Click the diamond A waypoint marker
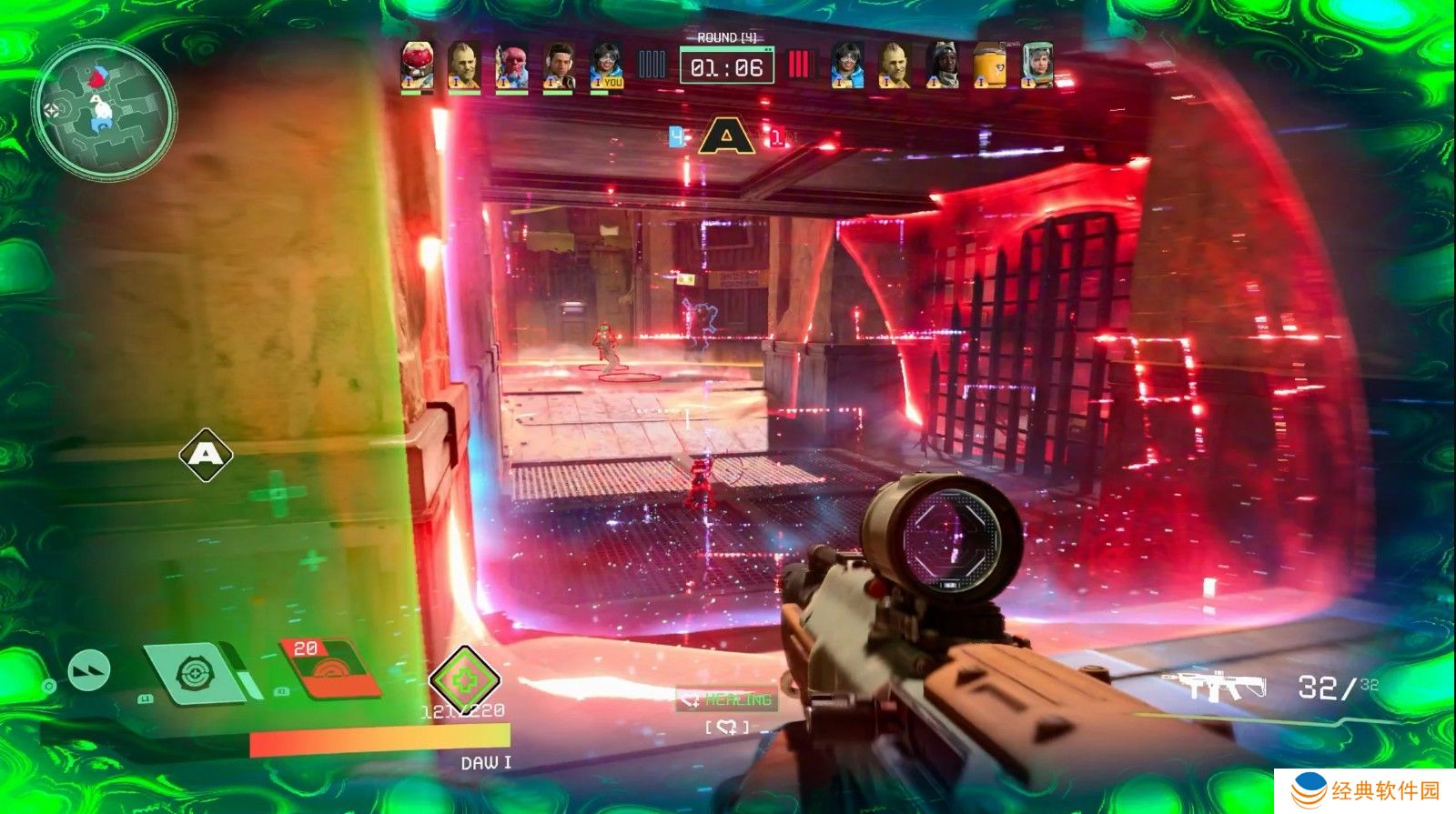 [206, 454]
